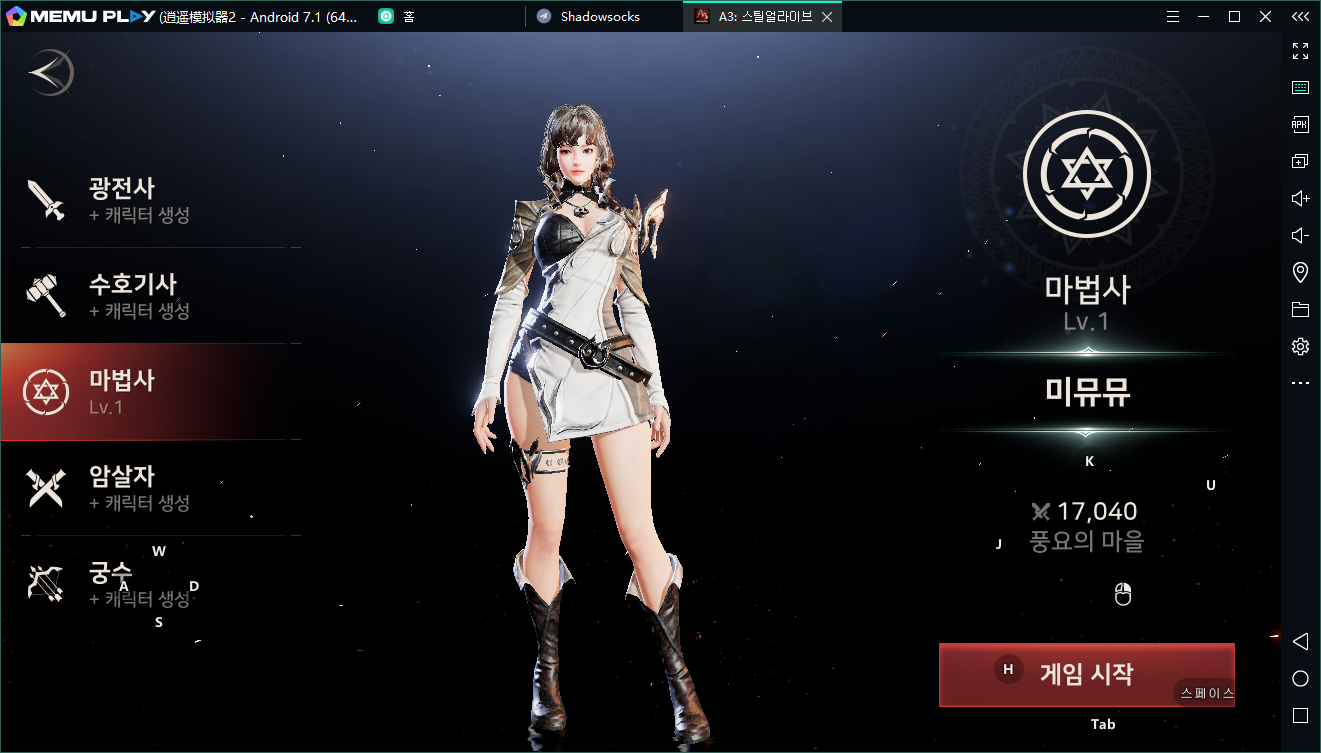Go back using the arrow button
The image size is (1321, 753).
51,73
